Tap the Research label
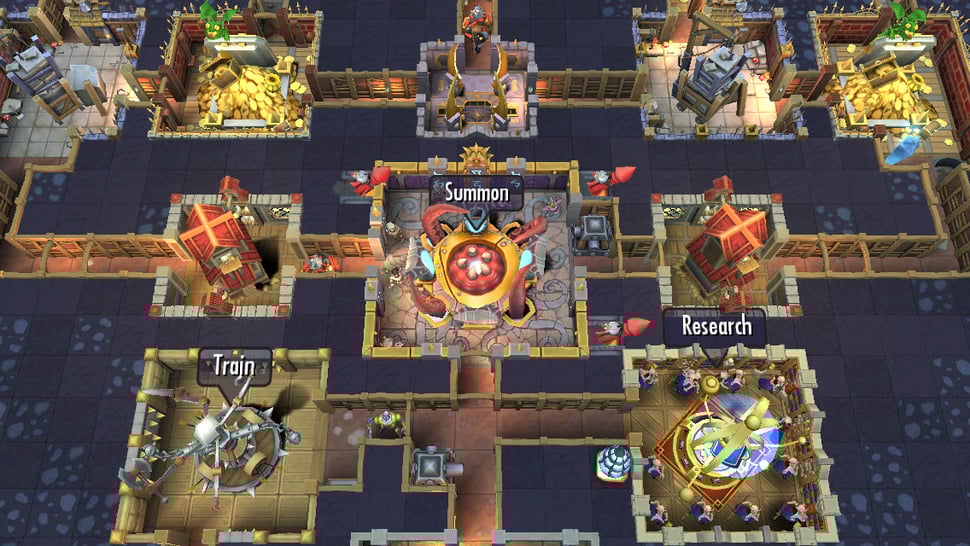This screenshot has height=546, width=970. coord(714,326)
